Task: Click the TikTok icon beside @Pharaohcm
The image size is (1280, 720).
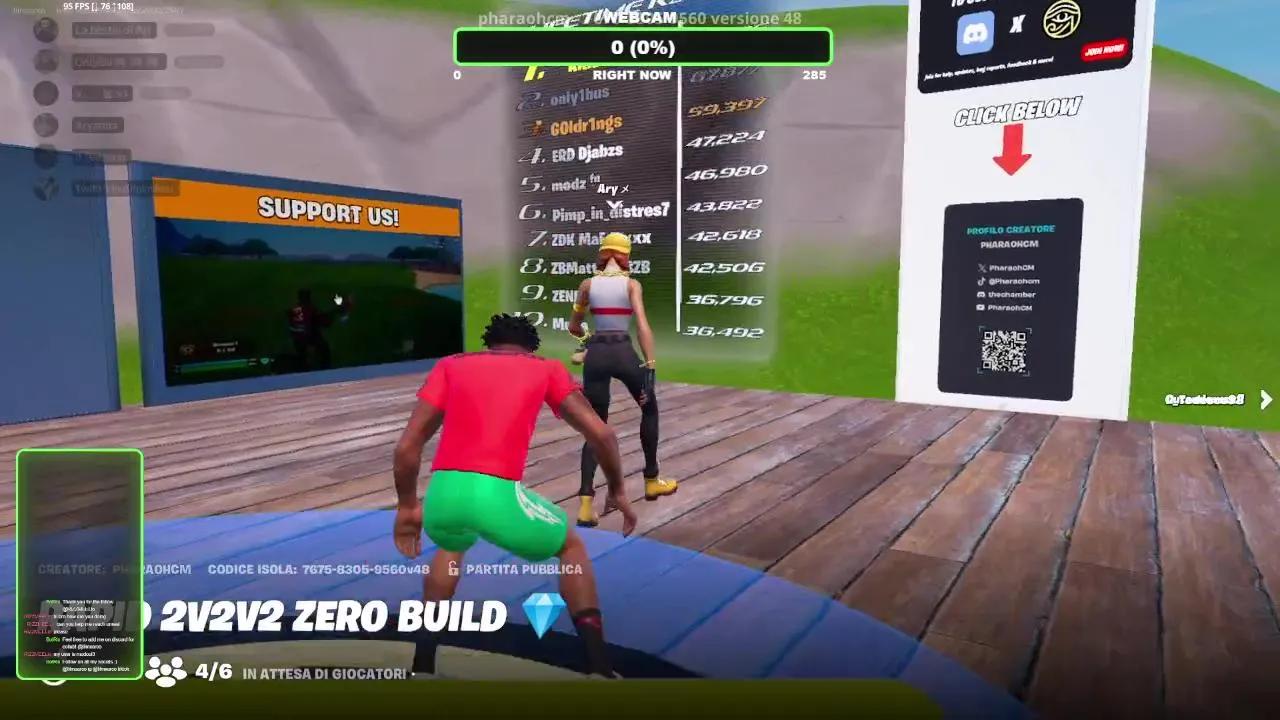Action: [981, 281]
